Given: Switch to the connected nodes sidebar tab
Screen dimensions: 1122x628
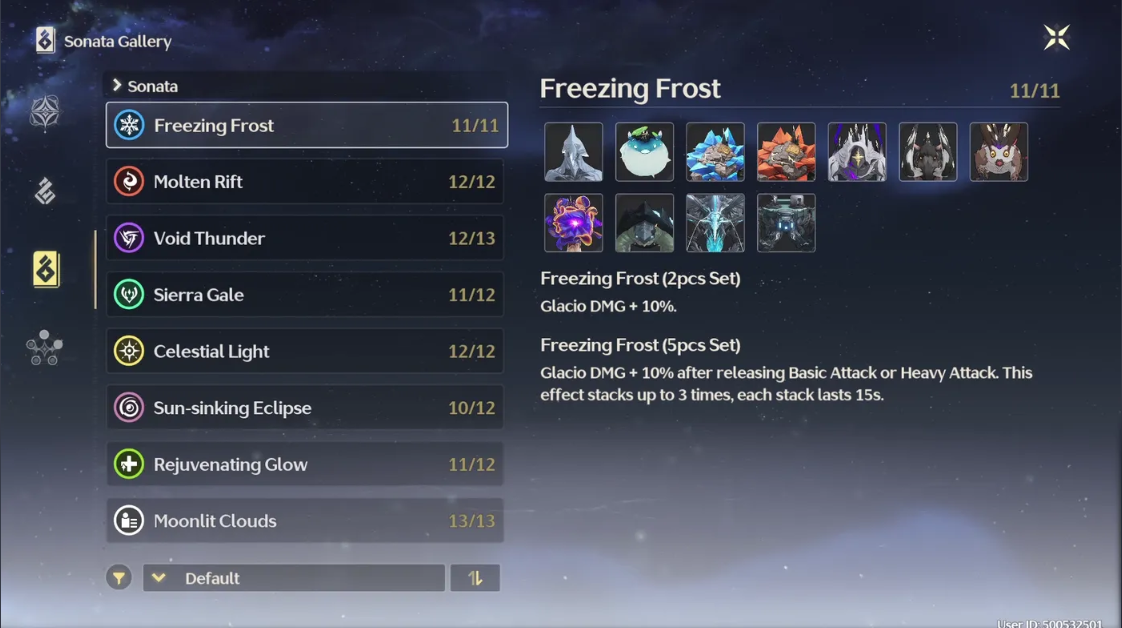Looking at the screenshot, I should 45,348.
